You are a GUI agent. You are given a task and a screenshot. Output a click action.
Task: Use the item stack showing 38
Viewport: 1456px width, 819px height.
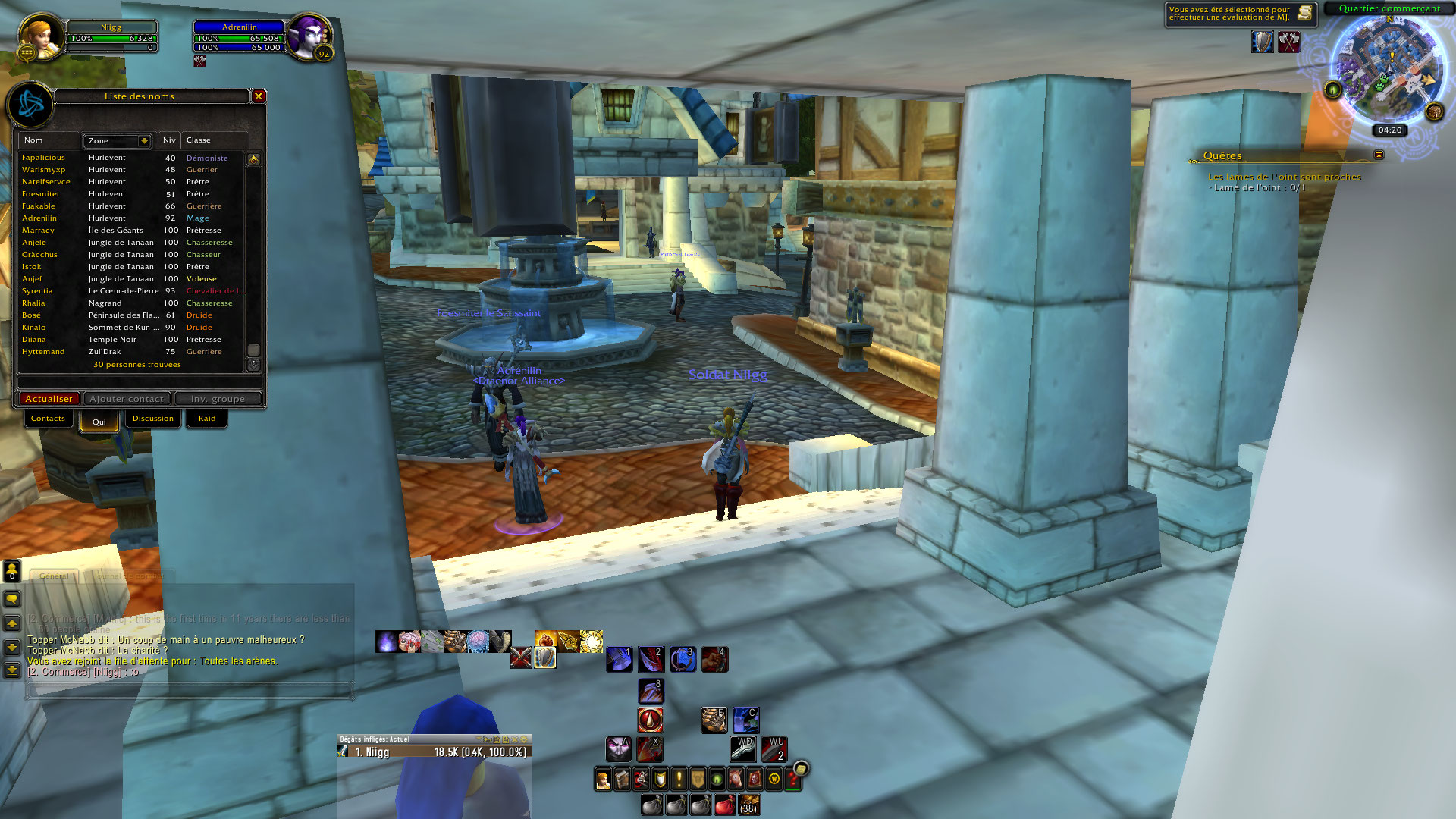(x=748, y=805)
